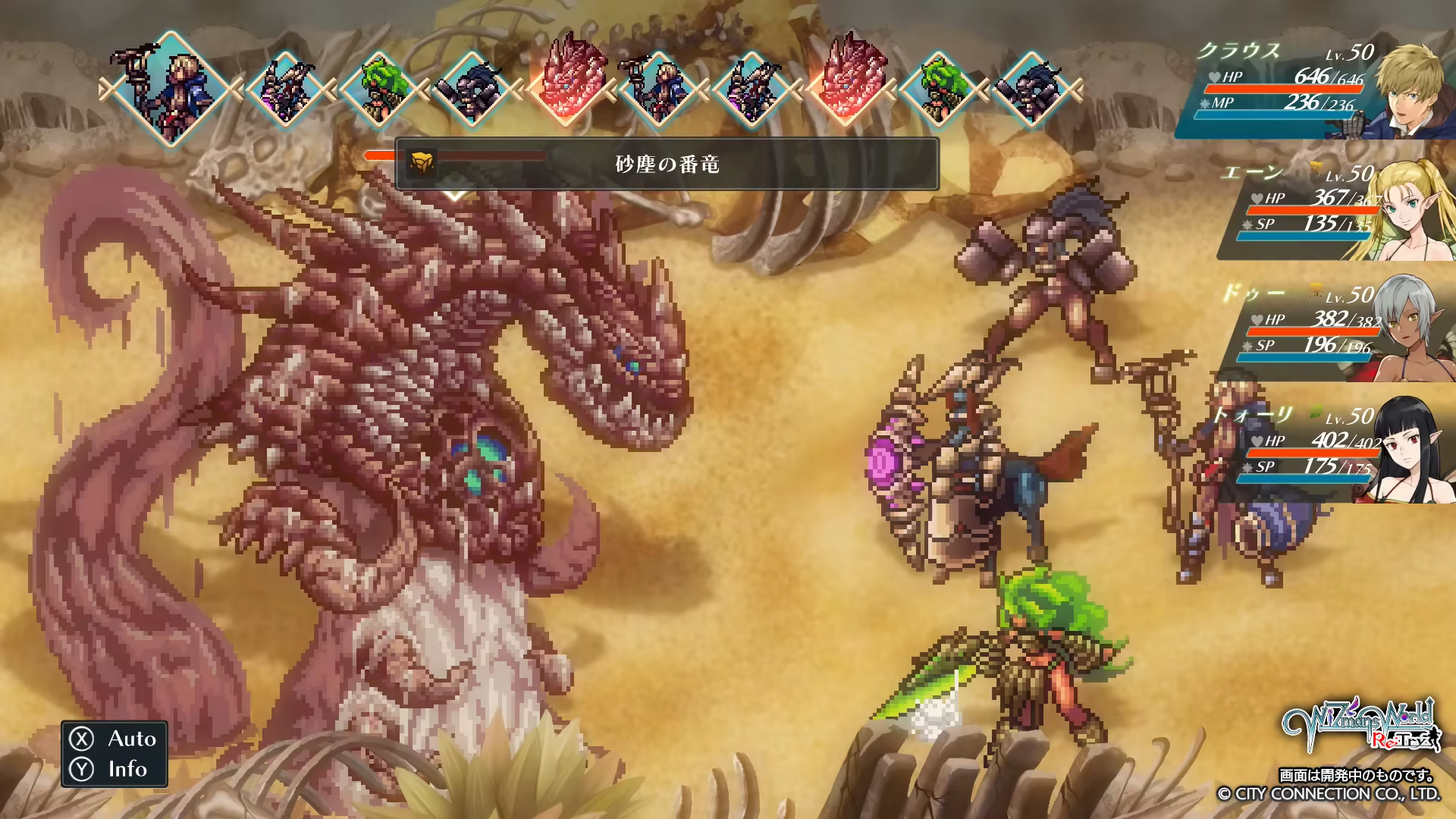Select the 砂塵の番竜 enemy target panel
Viewport: 1456px width, 819px height.
point(666,164)
